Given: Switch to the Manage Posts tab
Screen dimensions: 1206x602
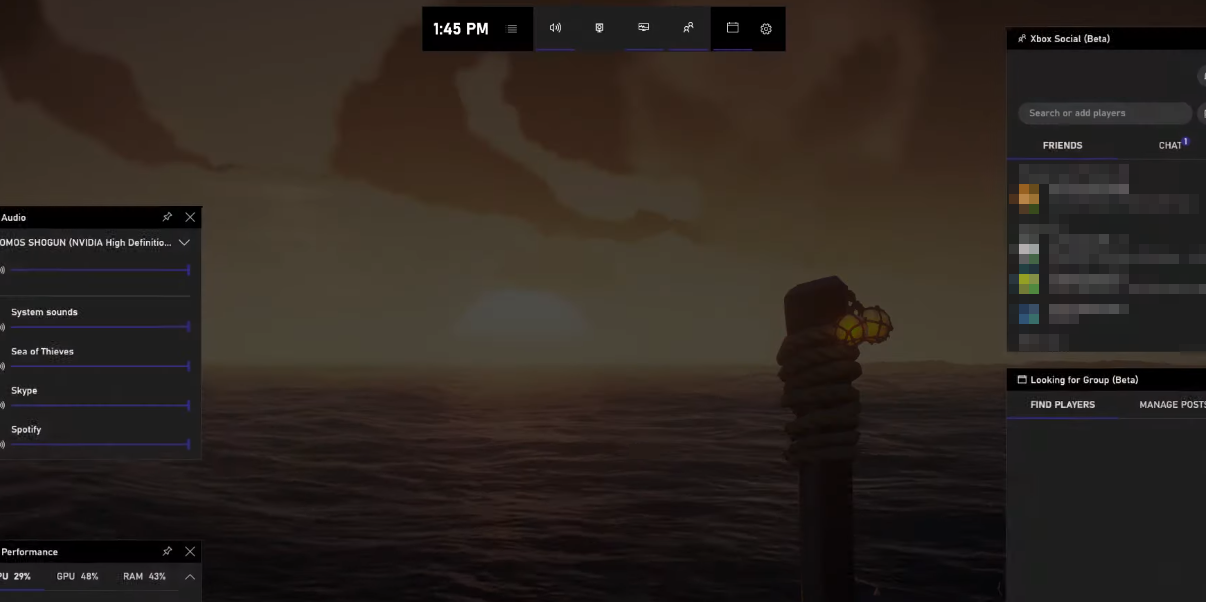Looking at the screenshot, I should pyautogui.click(x=1171, y=405).
